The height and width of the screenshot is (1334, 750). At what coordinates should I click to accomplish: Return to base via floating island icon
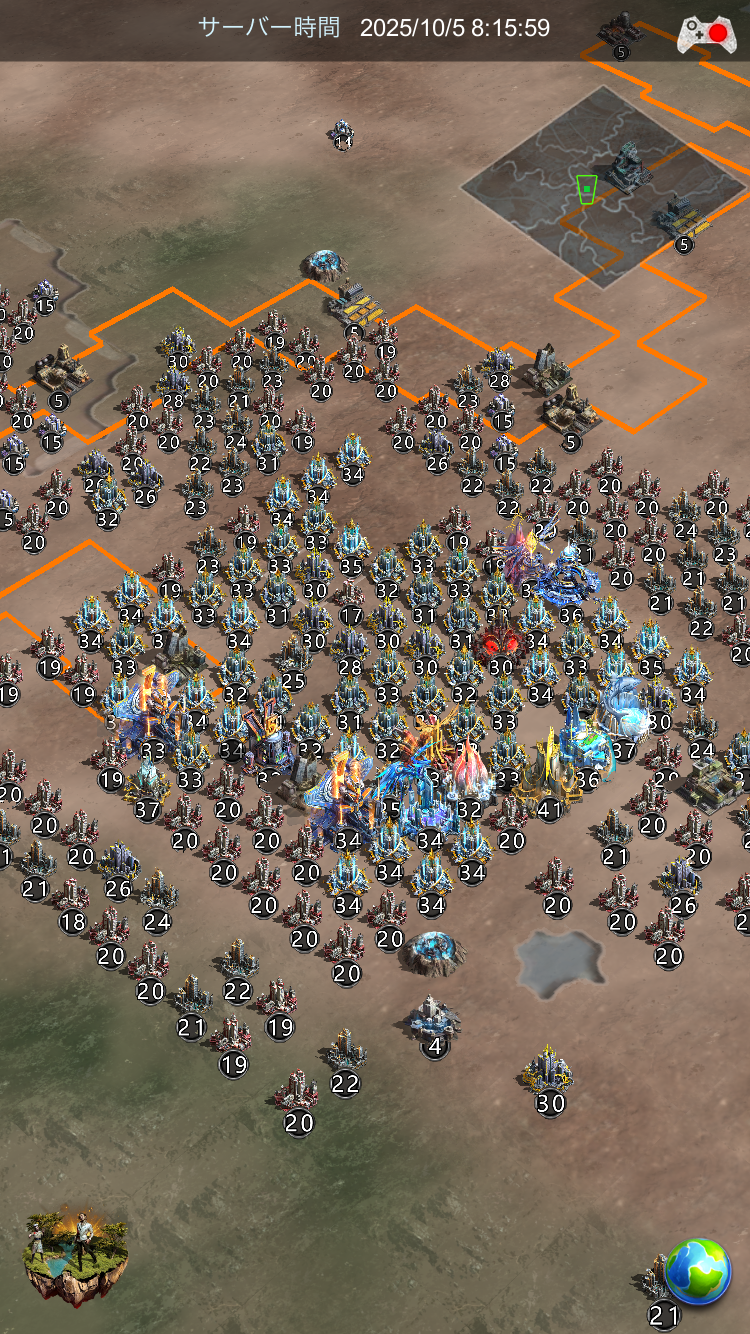click(x=76, y=1256)
